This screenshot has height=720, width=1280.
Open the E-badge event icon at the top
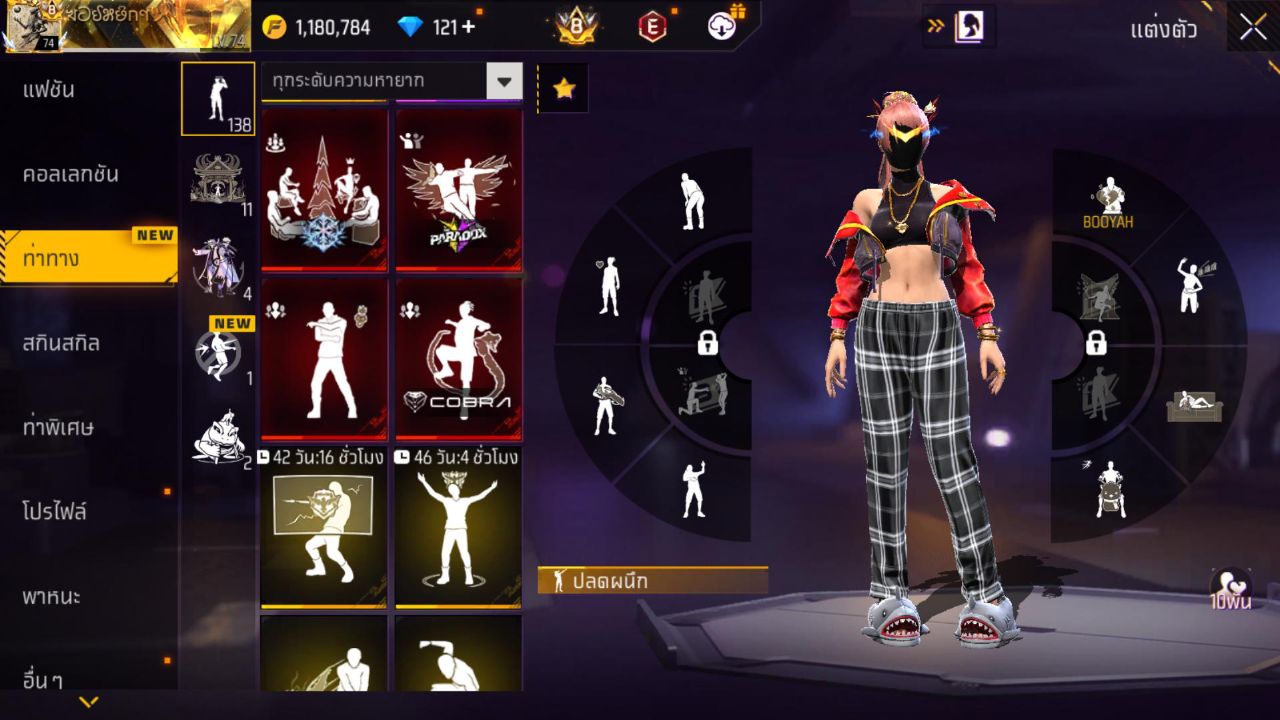654,28
